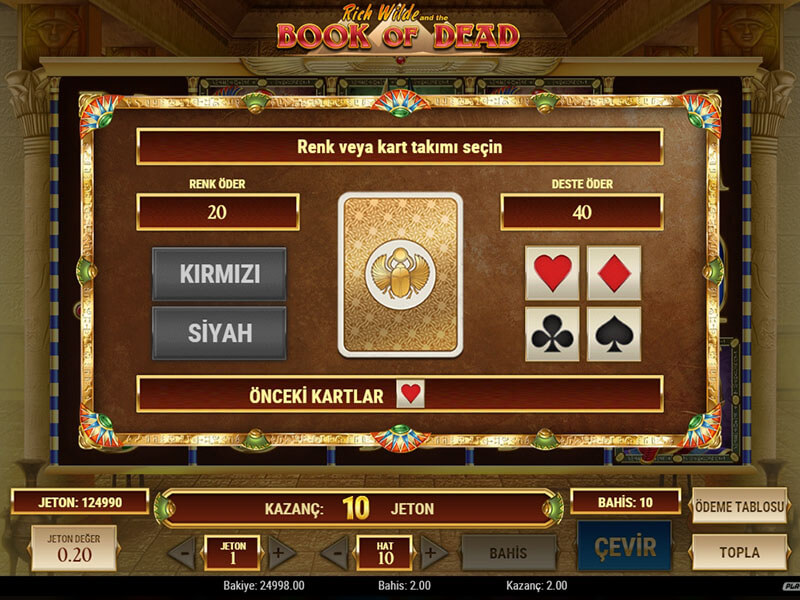
Task: Pick the hearts suit card
Action: 552,273
